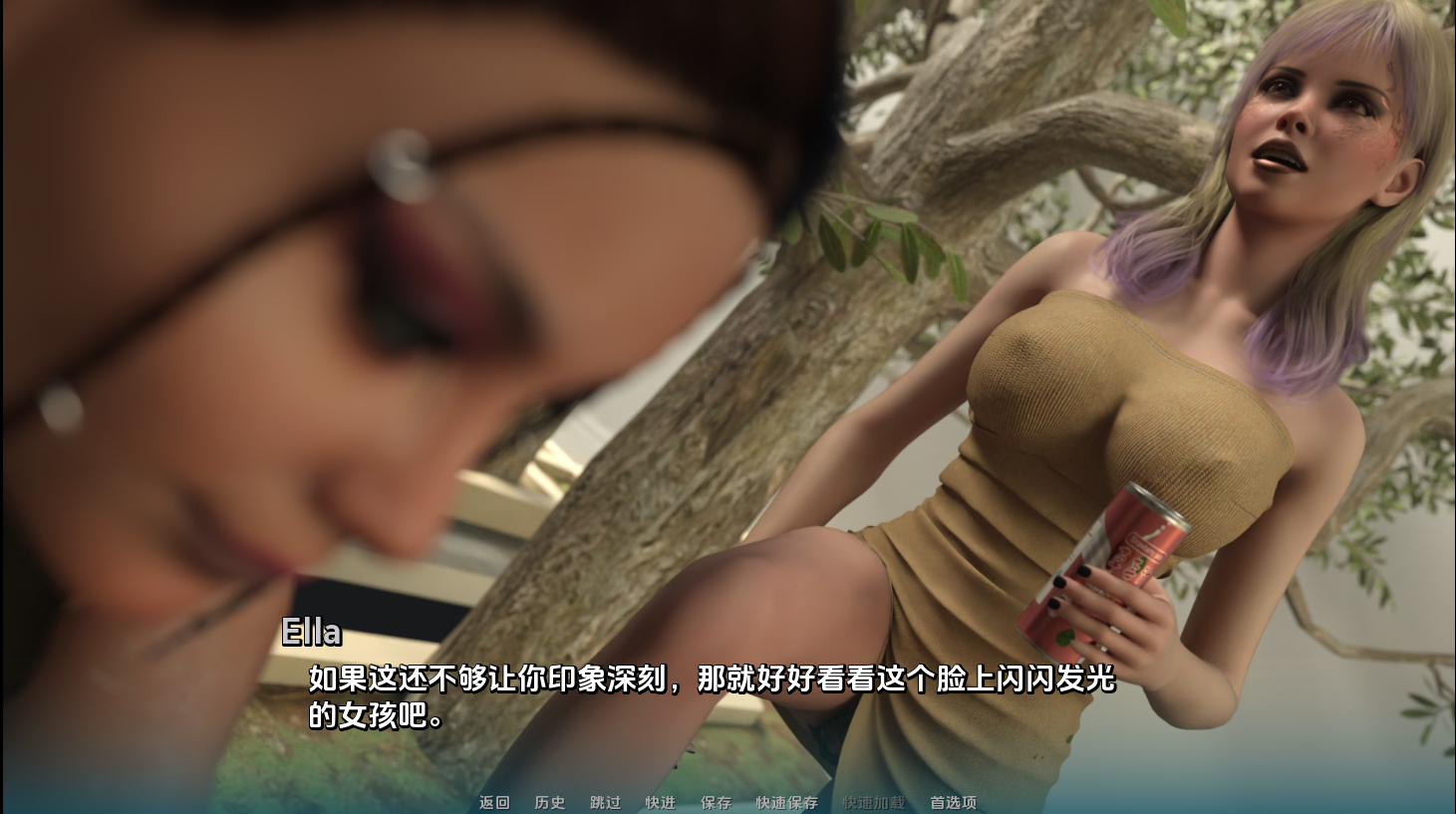The image size is (1456, 814).
Task: Open the 历史 (History) screen
Action: (x=546, y=802)
